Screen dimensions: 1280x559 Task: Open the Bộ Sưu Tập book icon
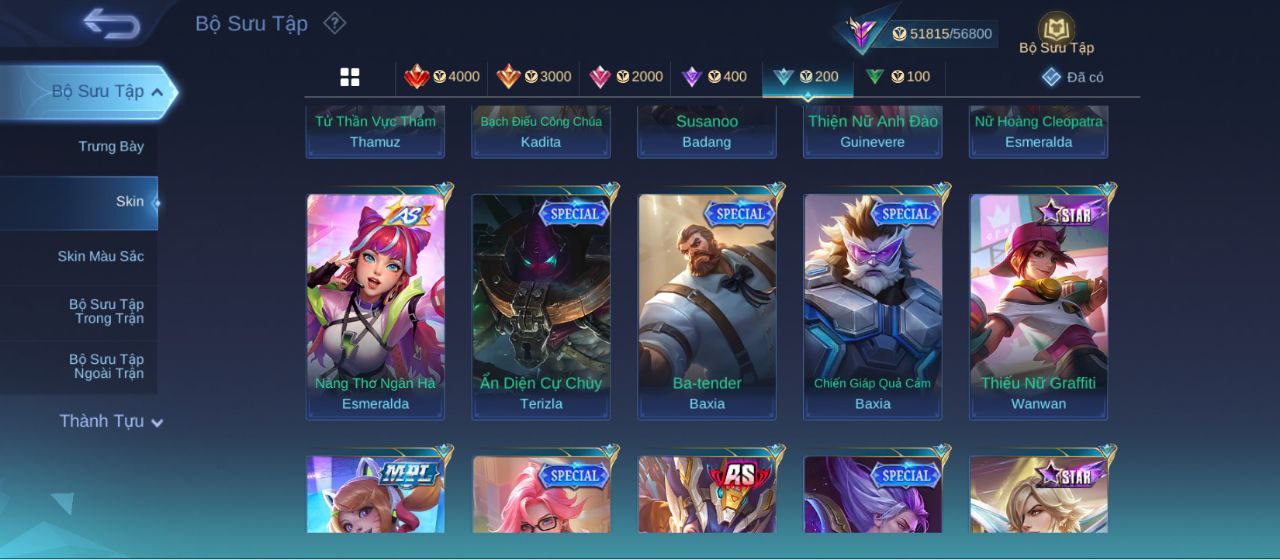[1056, 32]
